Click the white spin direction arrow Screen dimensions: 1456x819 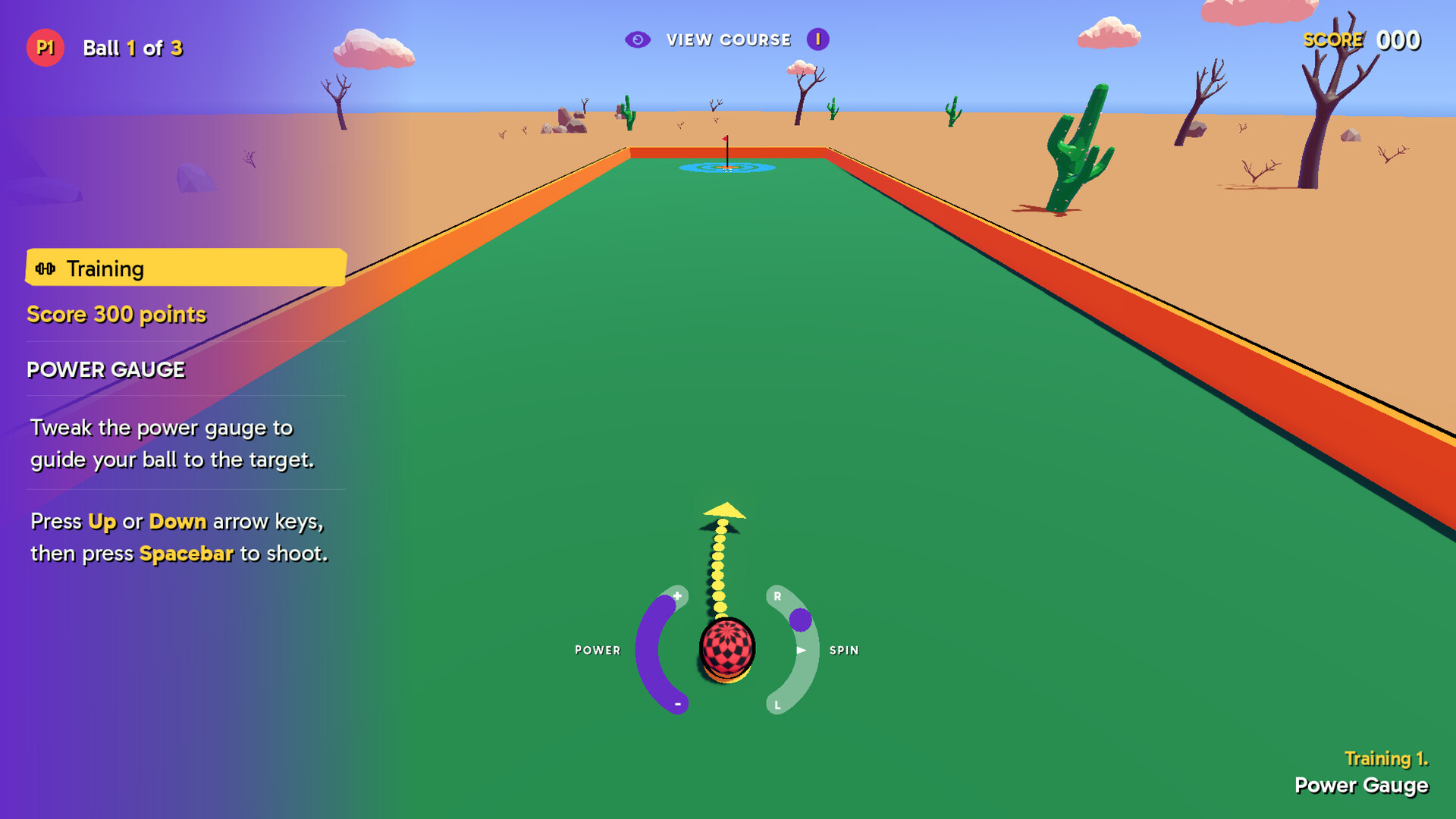802,650
